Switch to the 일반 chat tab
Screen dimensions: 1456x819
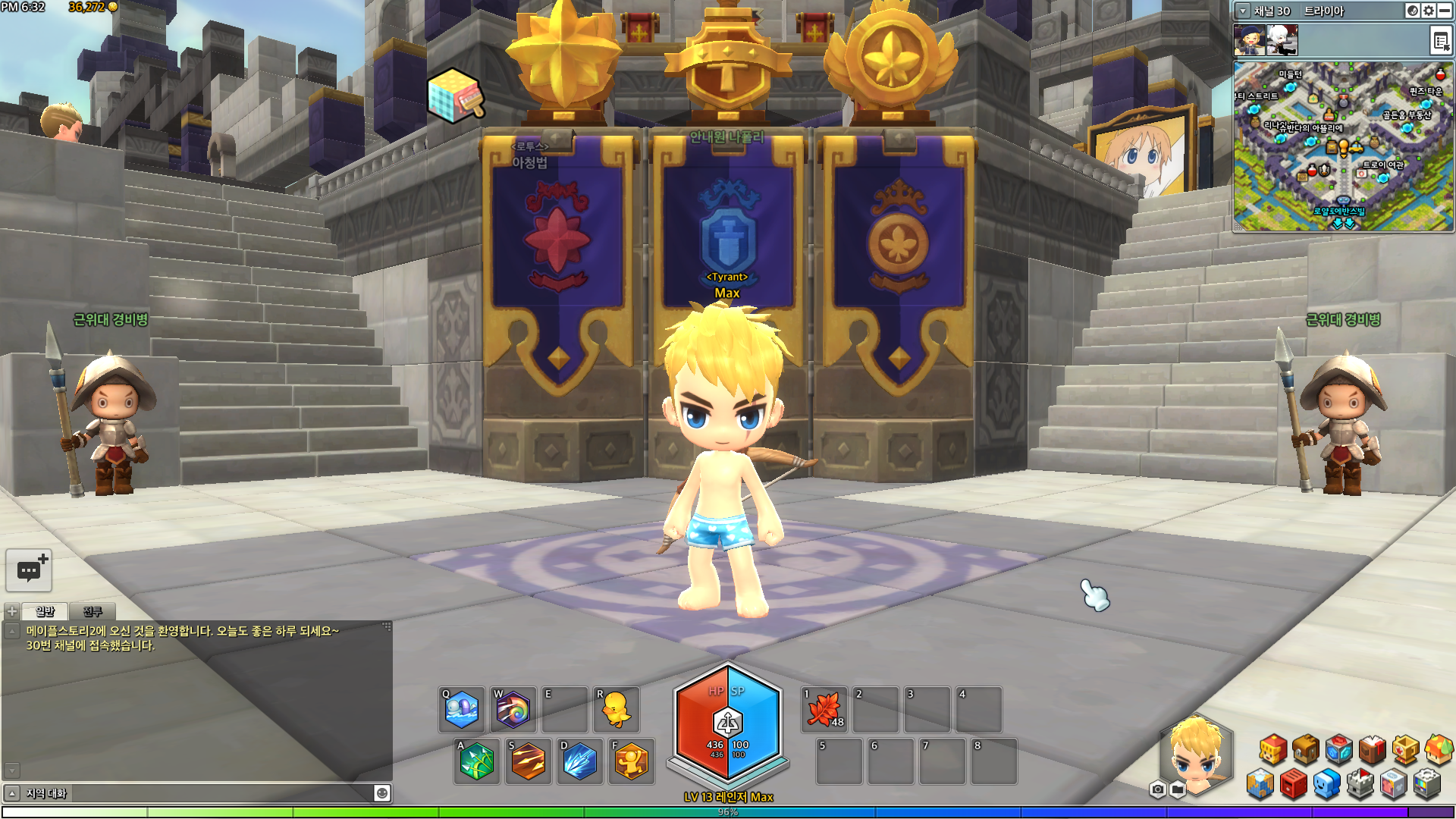pyautogui.click(x=45, y=611)
